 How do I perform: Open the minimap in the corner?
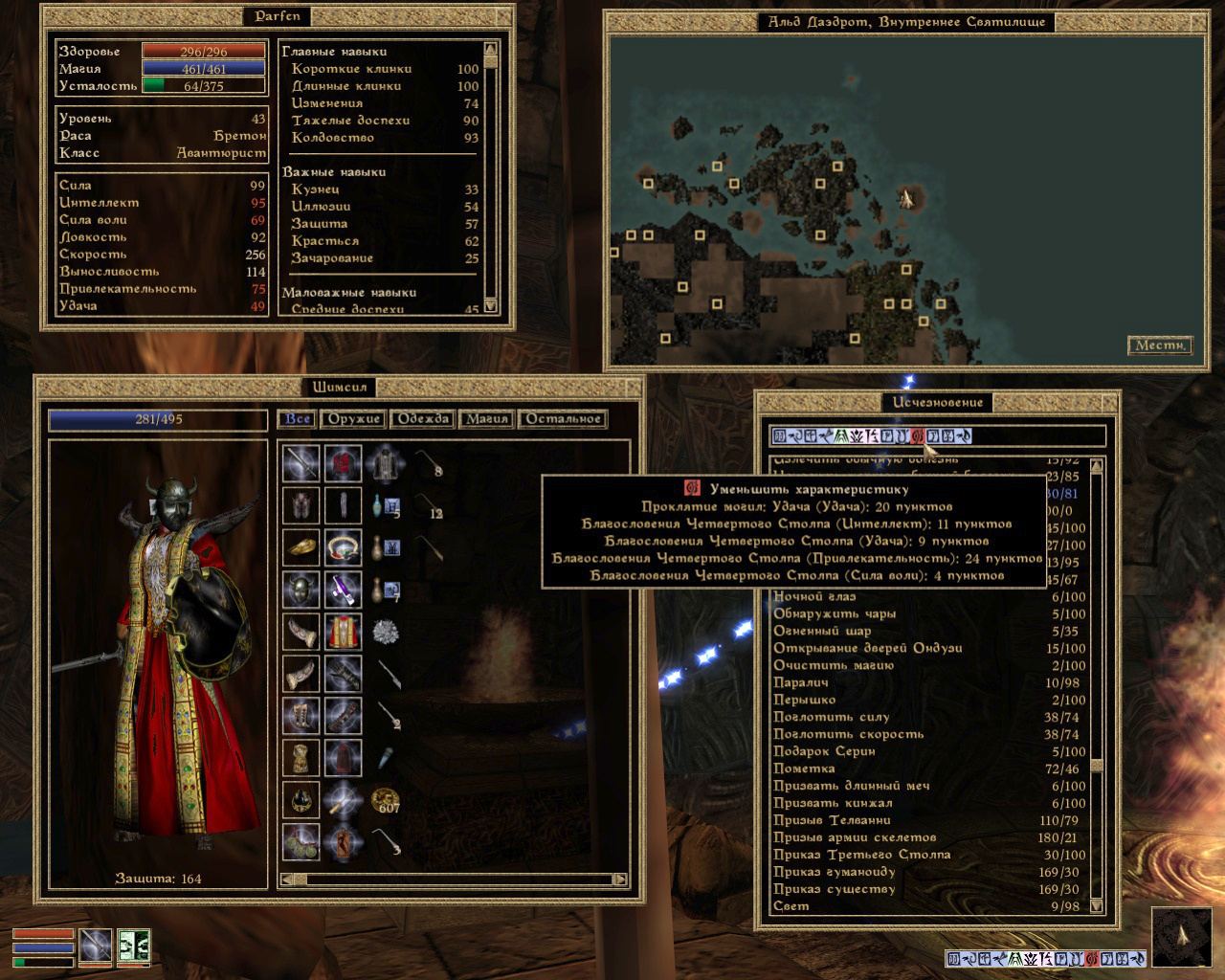(1182, 937)
